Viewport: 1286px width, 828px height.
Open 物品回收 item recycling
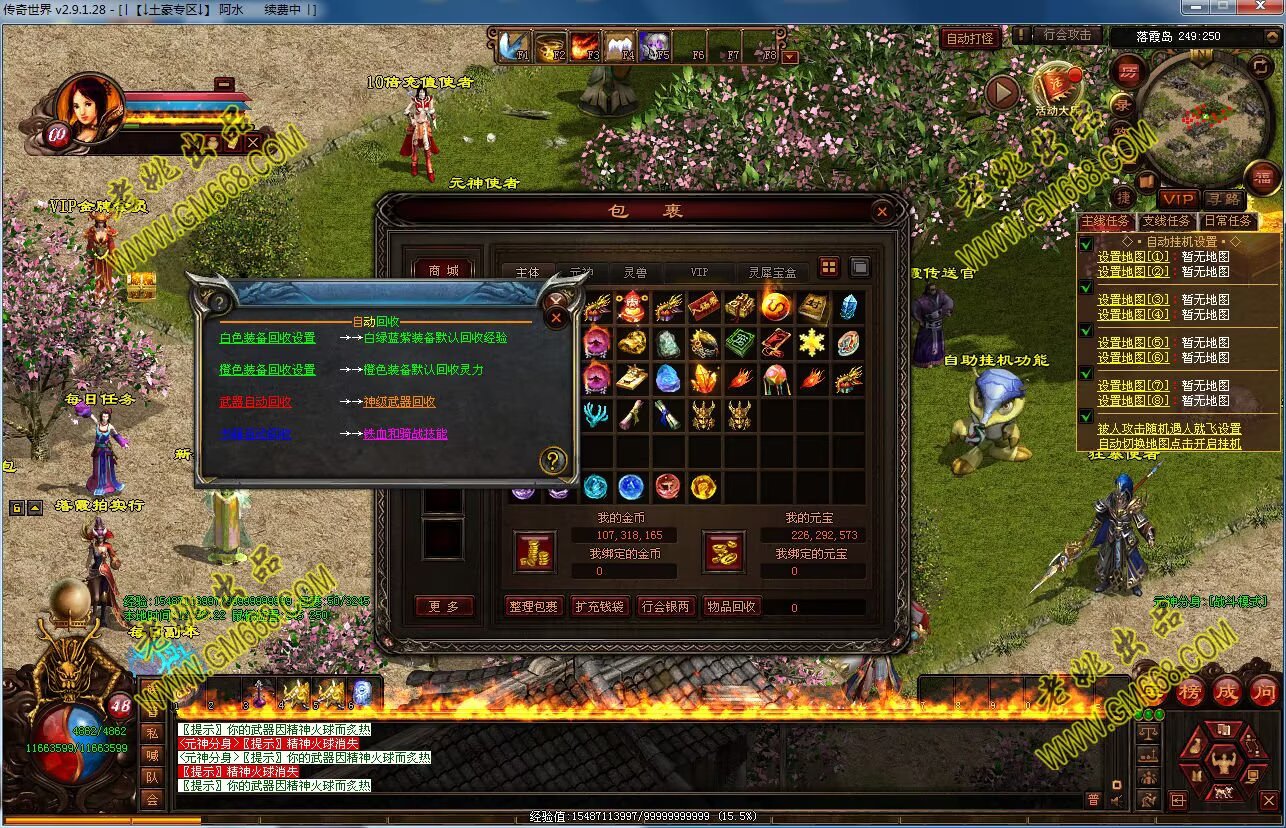[731, 606]
